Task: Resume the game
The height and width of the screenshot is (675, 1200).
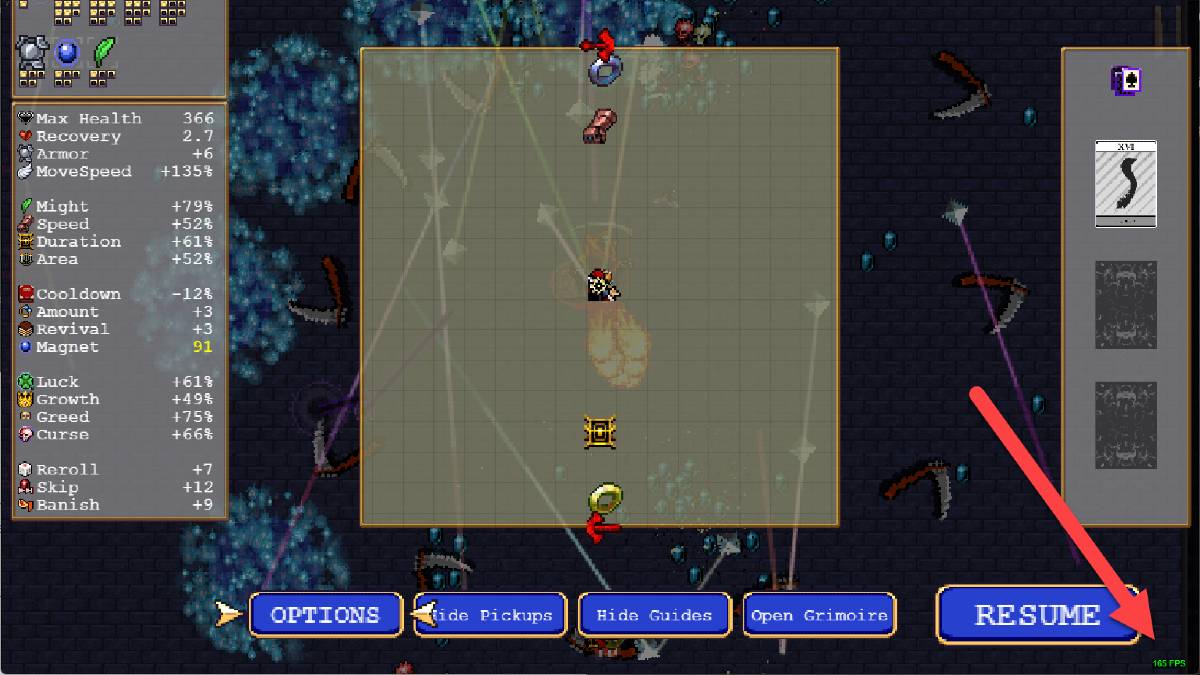Action: [1037, 614]
